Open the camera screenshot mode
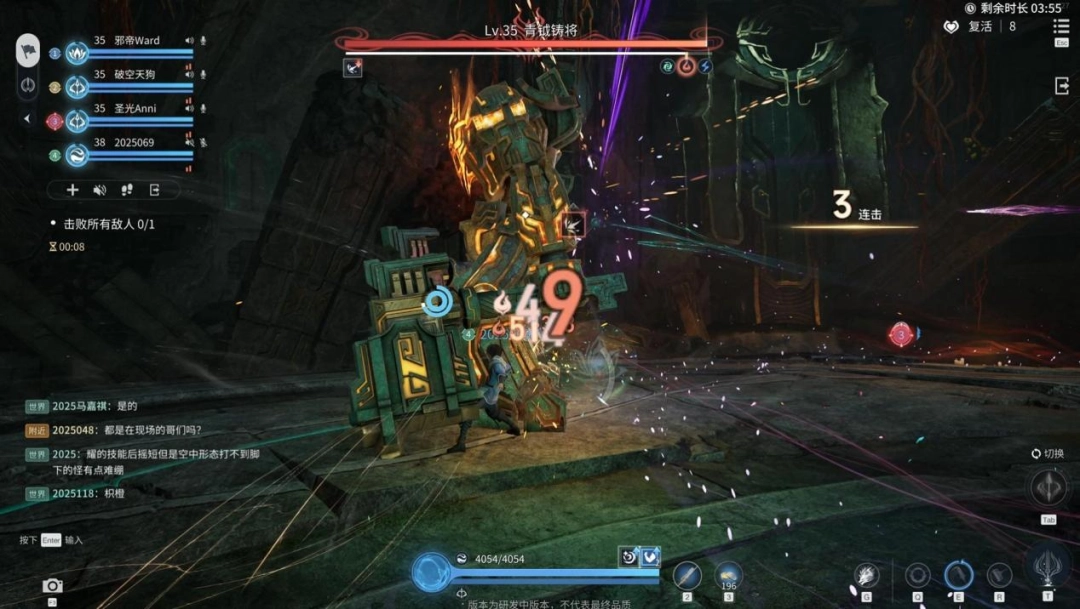 pyautogui.click(x=52, y=586)
